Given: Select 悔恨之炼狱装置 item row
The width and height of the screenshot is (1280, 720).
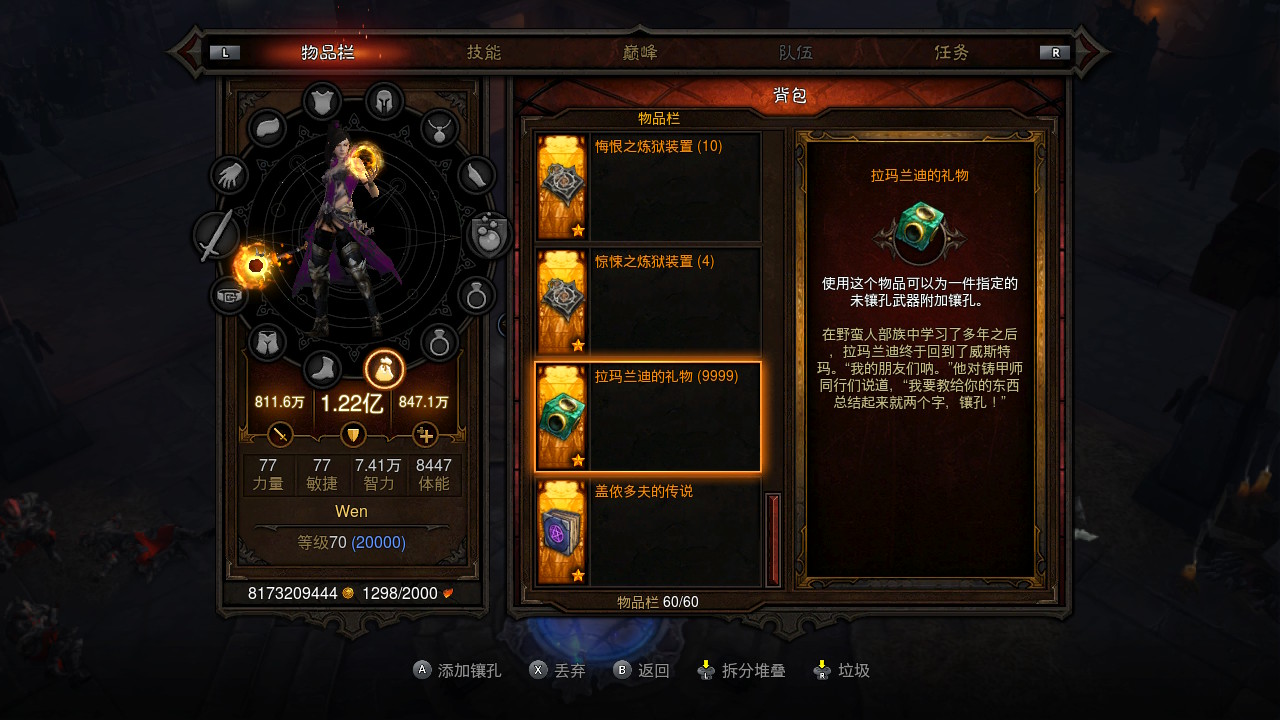Looking at the screenshot, I should [648, 187].
